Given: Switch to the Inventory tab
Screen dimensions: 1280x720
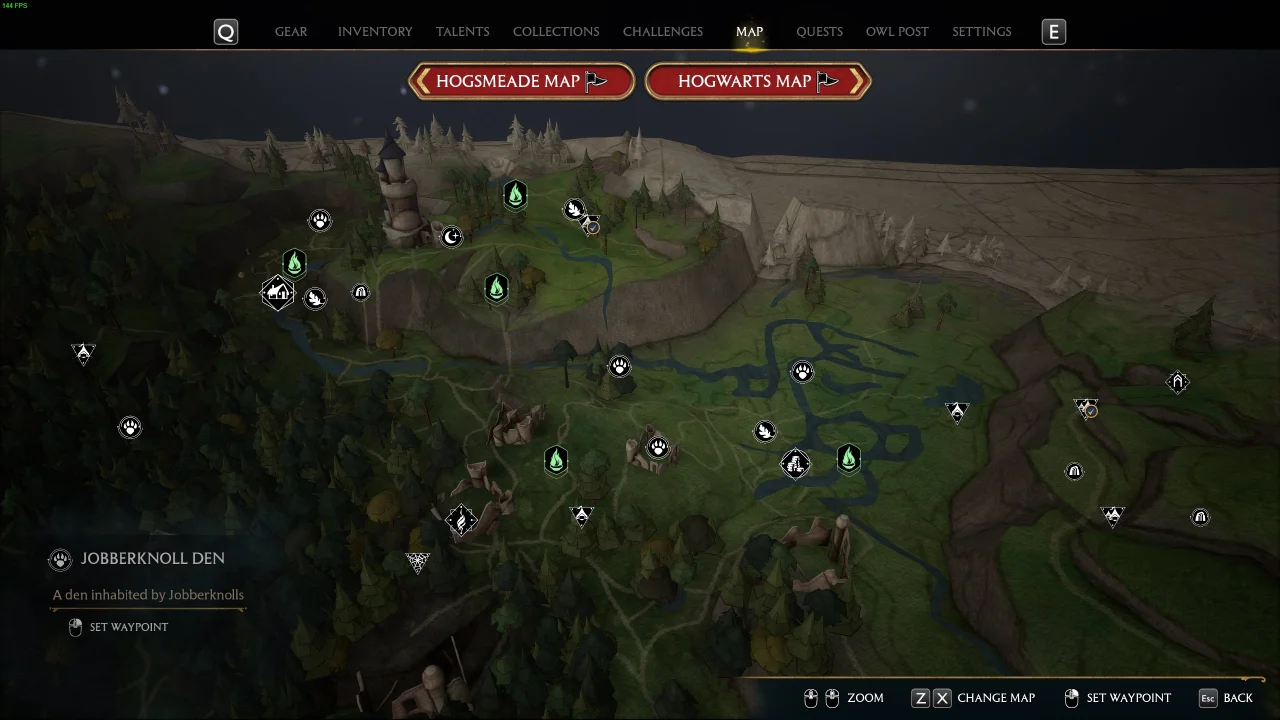Looking at the screenshot, I should pyautogui.click(x=375, y=32).
